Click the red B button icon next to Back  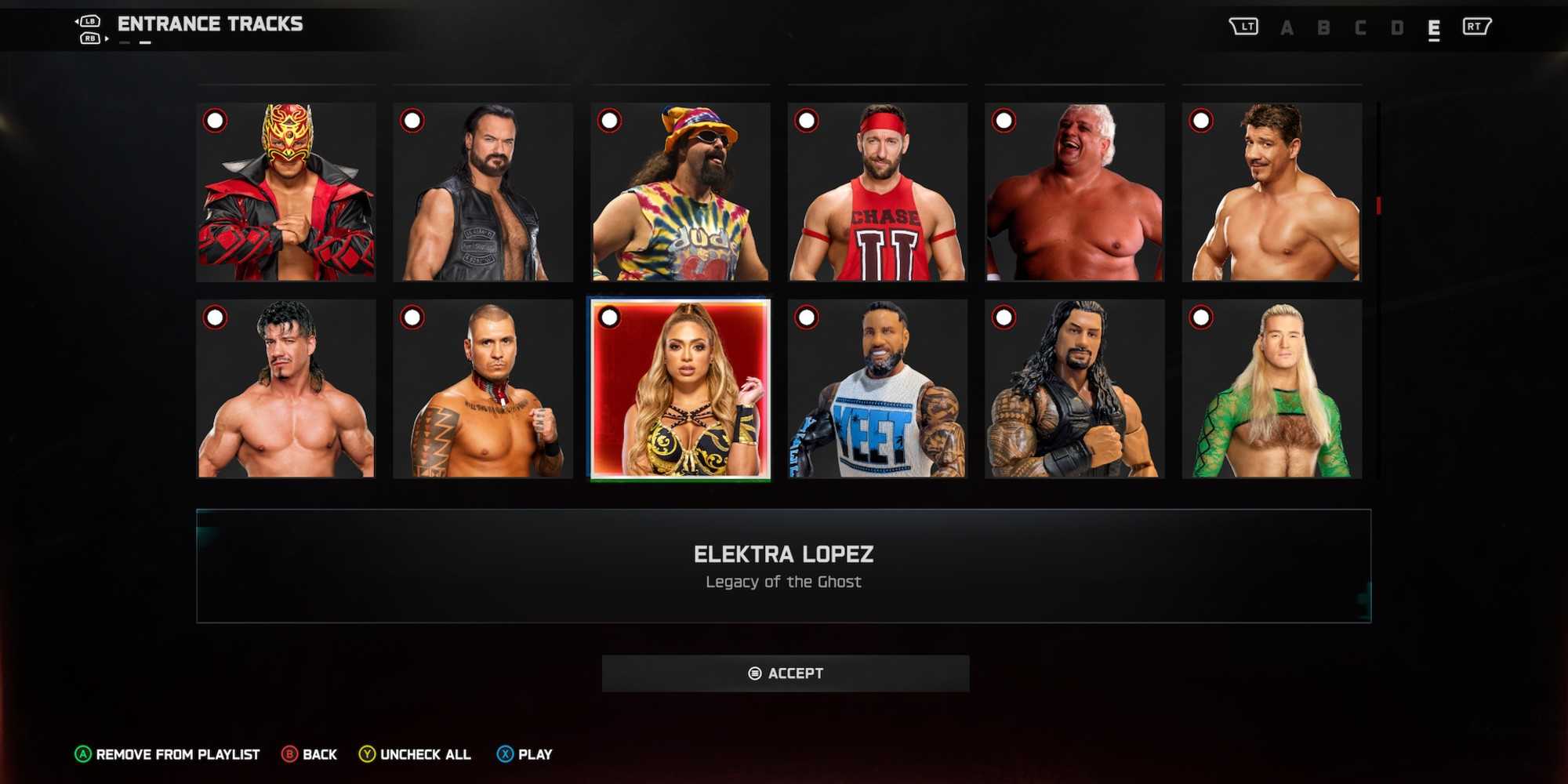[x=289, y=754]
